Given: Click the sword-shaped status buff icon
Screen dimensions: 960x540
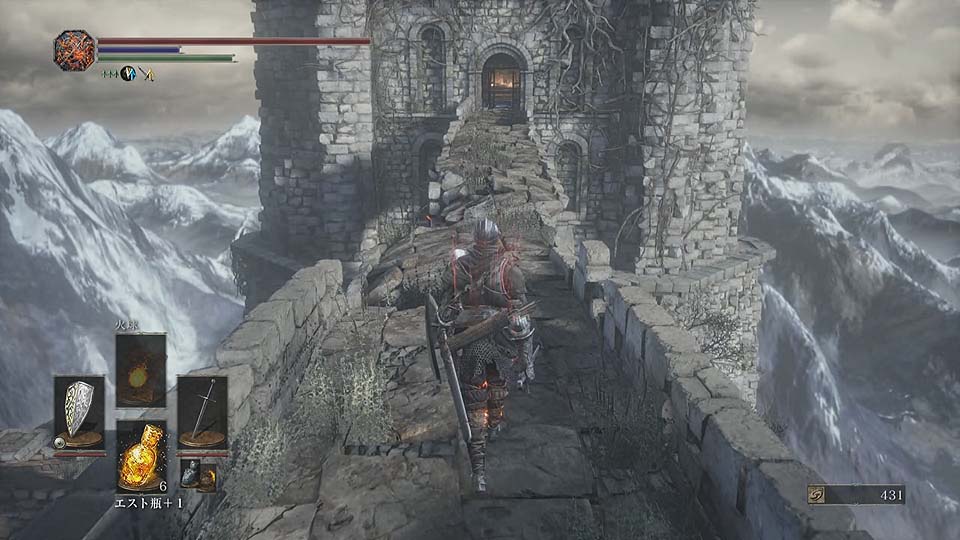Looking at the screenshot, I should coord(146,73).
